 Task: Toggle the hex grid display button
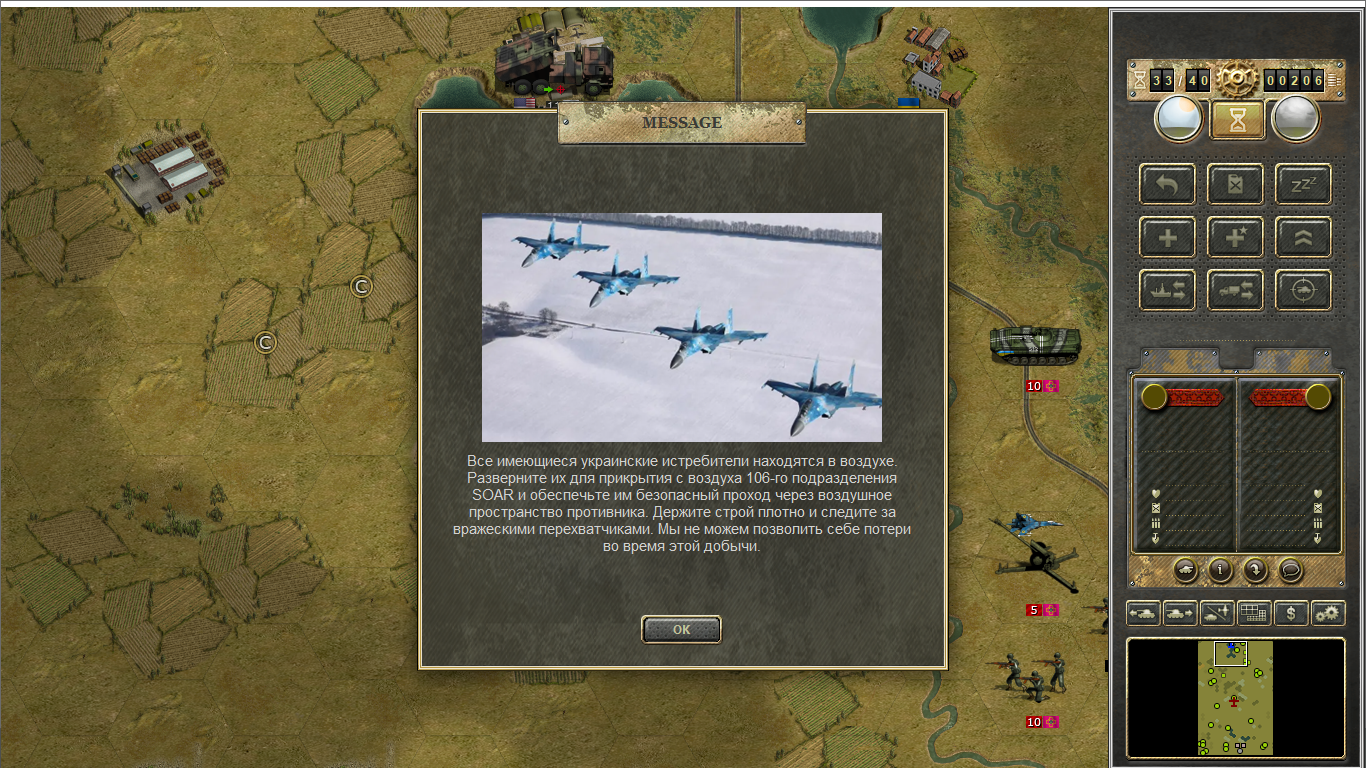[1254, 613]
